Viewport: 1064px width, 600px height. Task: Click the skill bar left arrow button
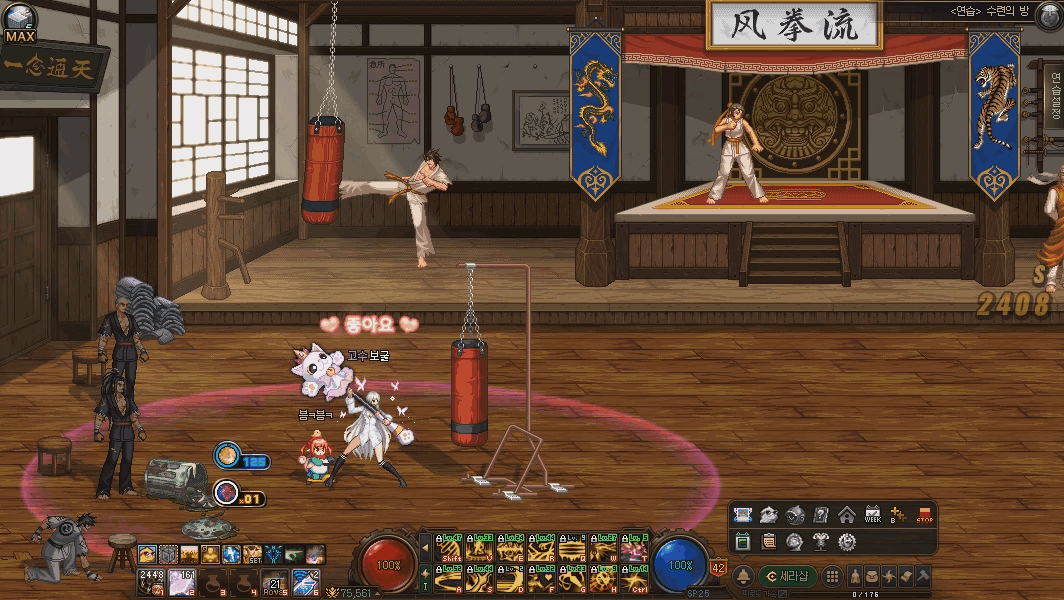(426, 549)
